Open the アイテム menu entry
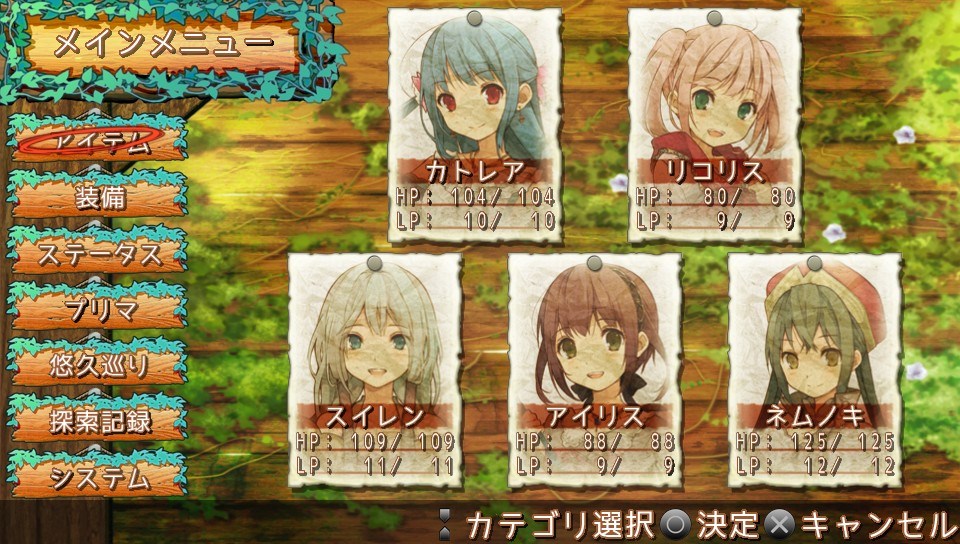960x544 pixels. [99, 141]
